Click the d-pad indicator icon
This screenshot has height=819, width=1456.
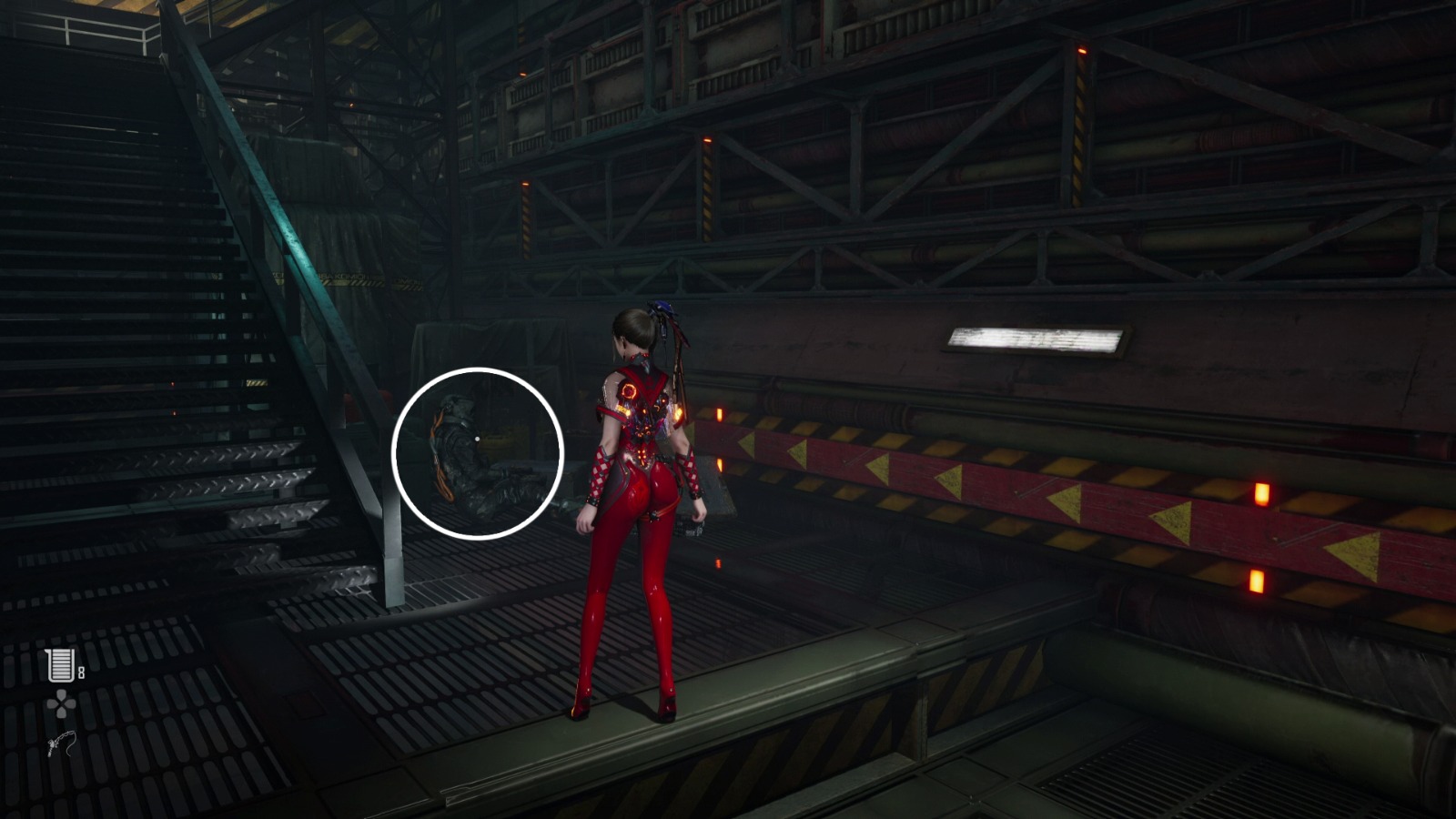61,703
